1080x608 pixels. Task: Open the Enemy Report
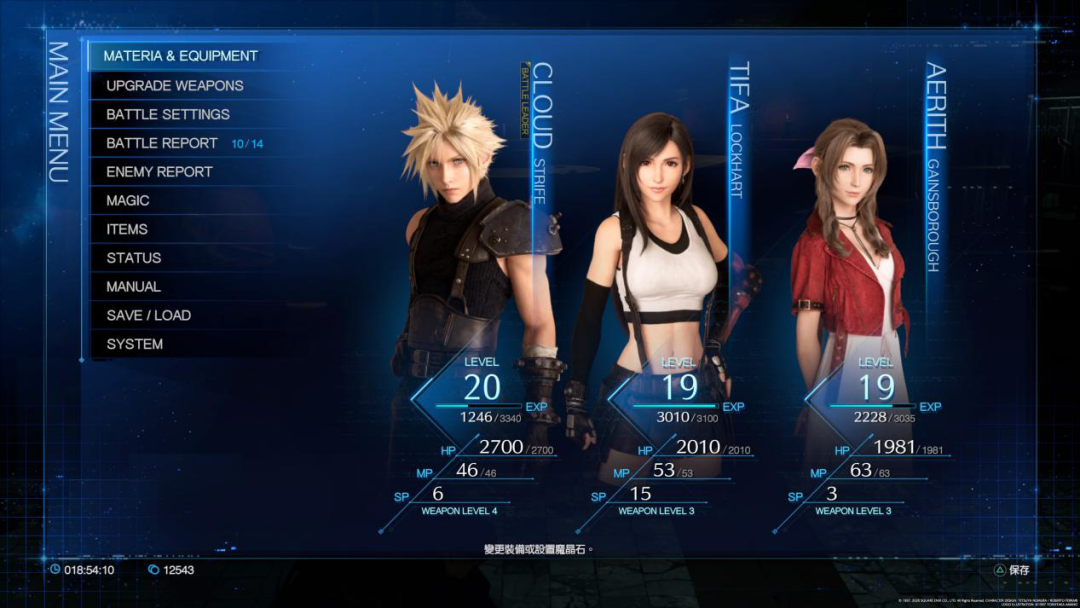pyautogui.click(x=159, y=172)
